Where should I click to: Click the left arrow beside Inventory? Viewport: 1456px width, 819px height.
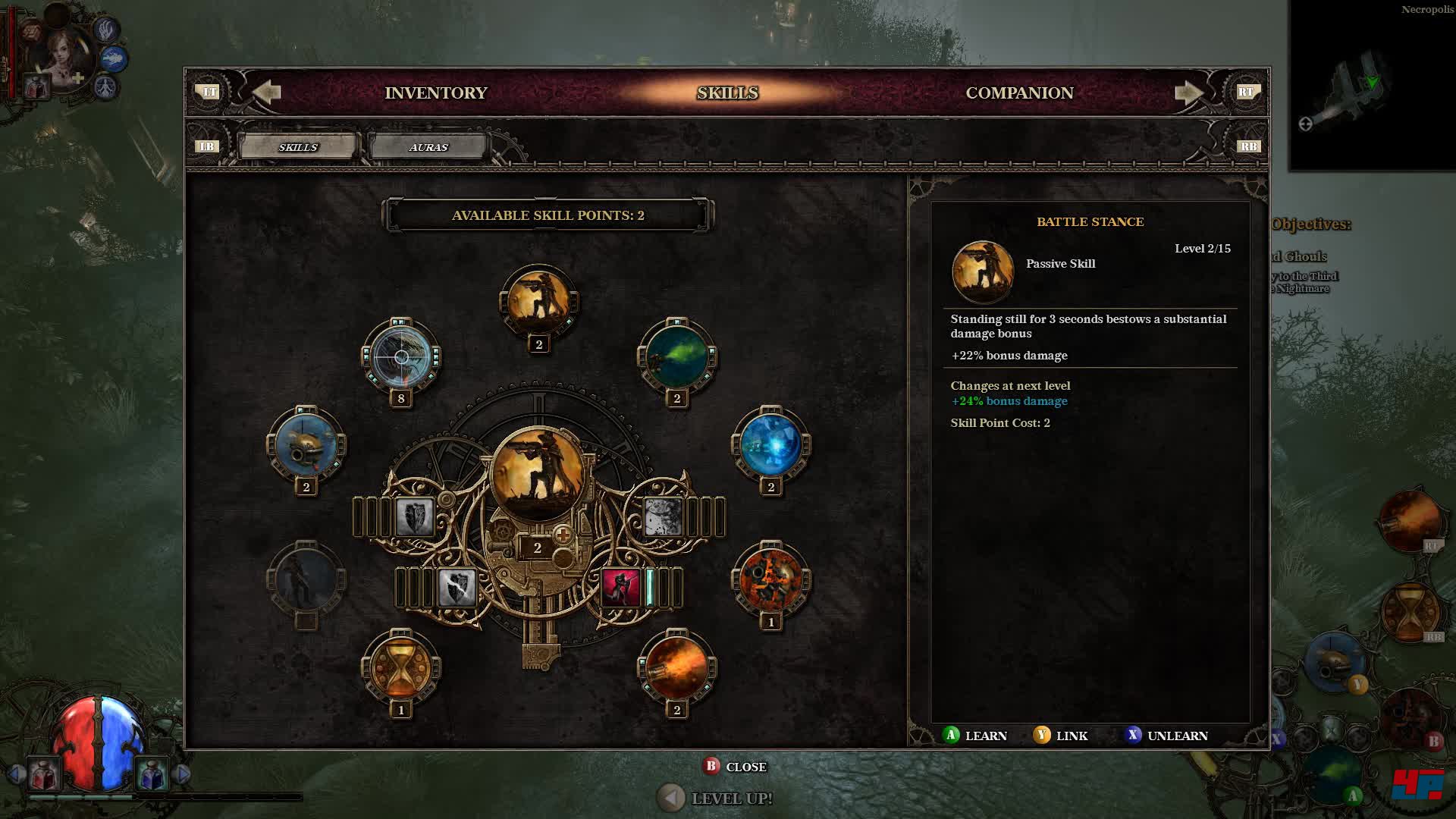pyautogui.click(x=266, y=93)
